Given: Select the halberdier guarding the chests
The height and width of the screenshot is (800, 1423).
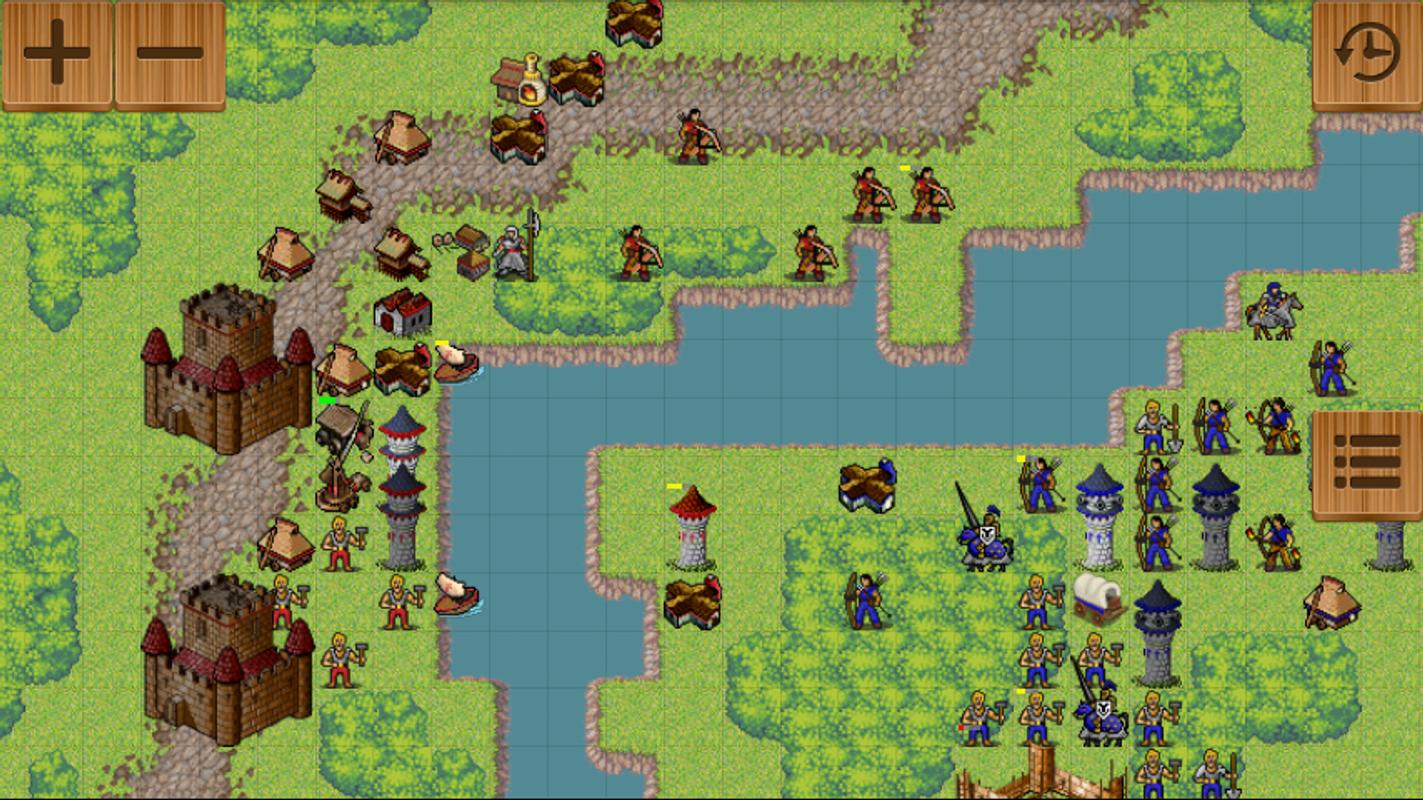Looking at the screenshot, I should [x=513, y=252].
